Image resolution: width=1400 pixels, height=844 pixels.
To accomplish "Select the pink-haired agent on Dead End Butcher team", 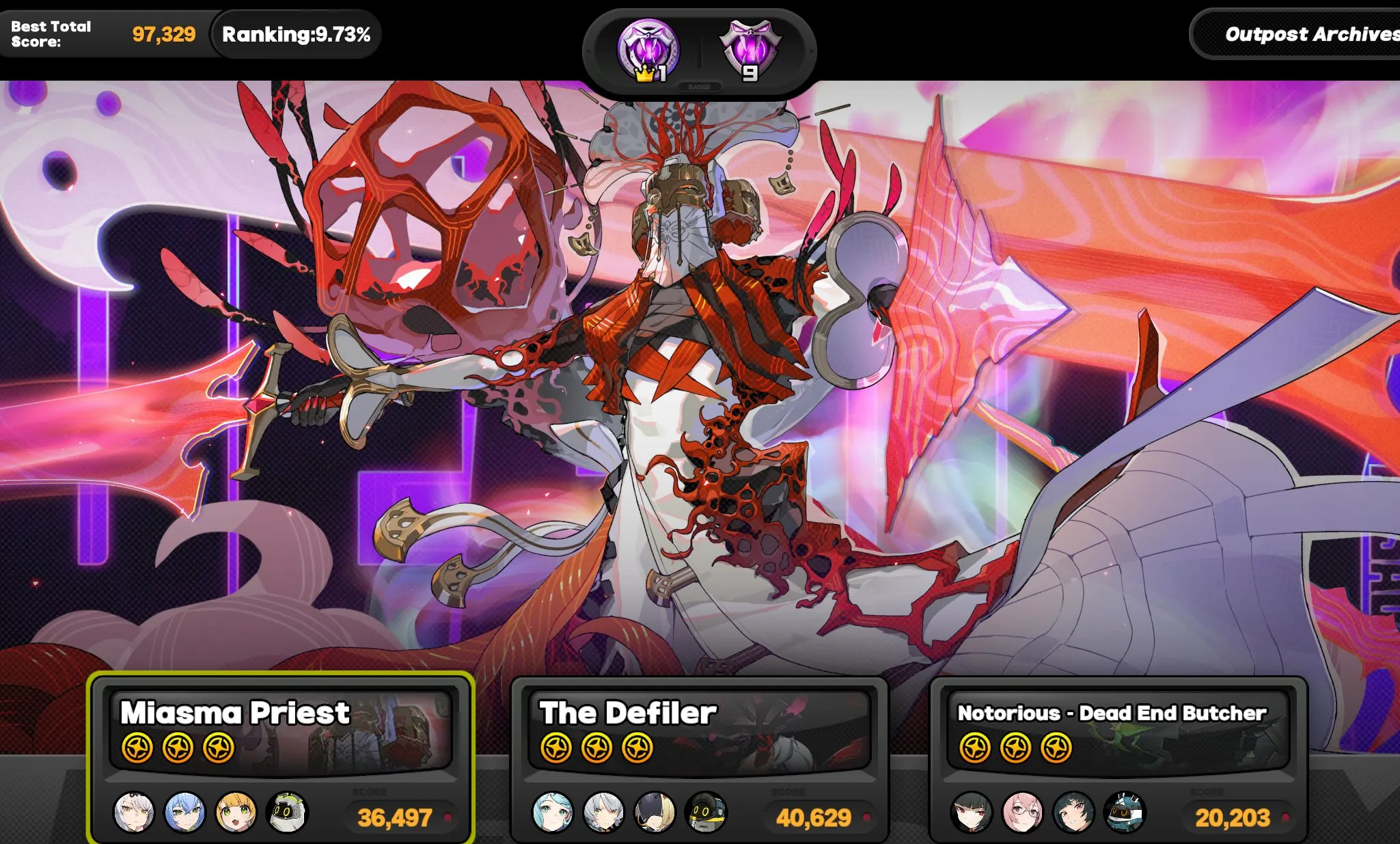I will coord(1024,813).
